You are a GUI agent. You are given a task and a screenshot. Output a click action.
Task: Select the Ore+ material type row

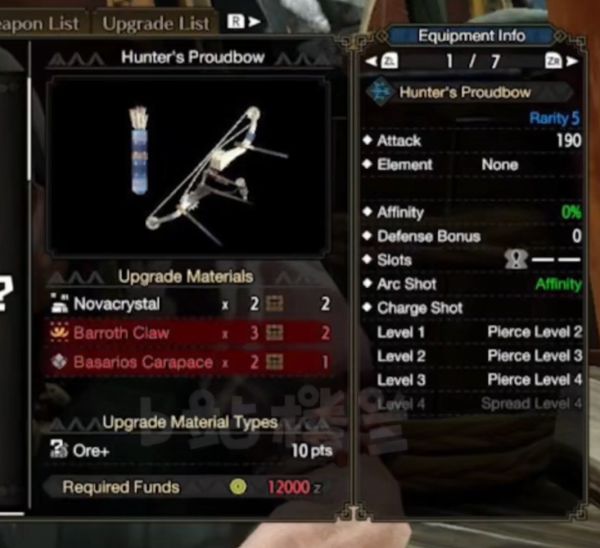click(189, 451)
